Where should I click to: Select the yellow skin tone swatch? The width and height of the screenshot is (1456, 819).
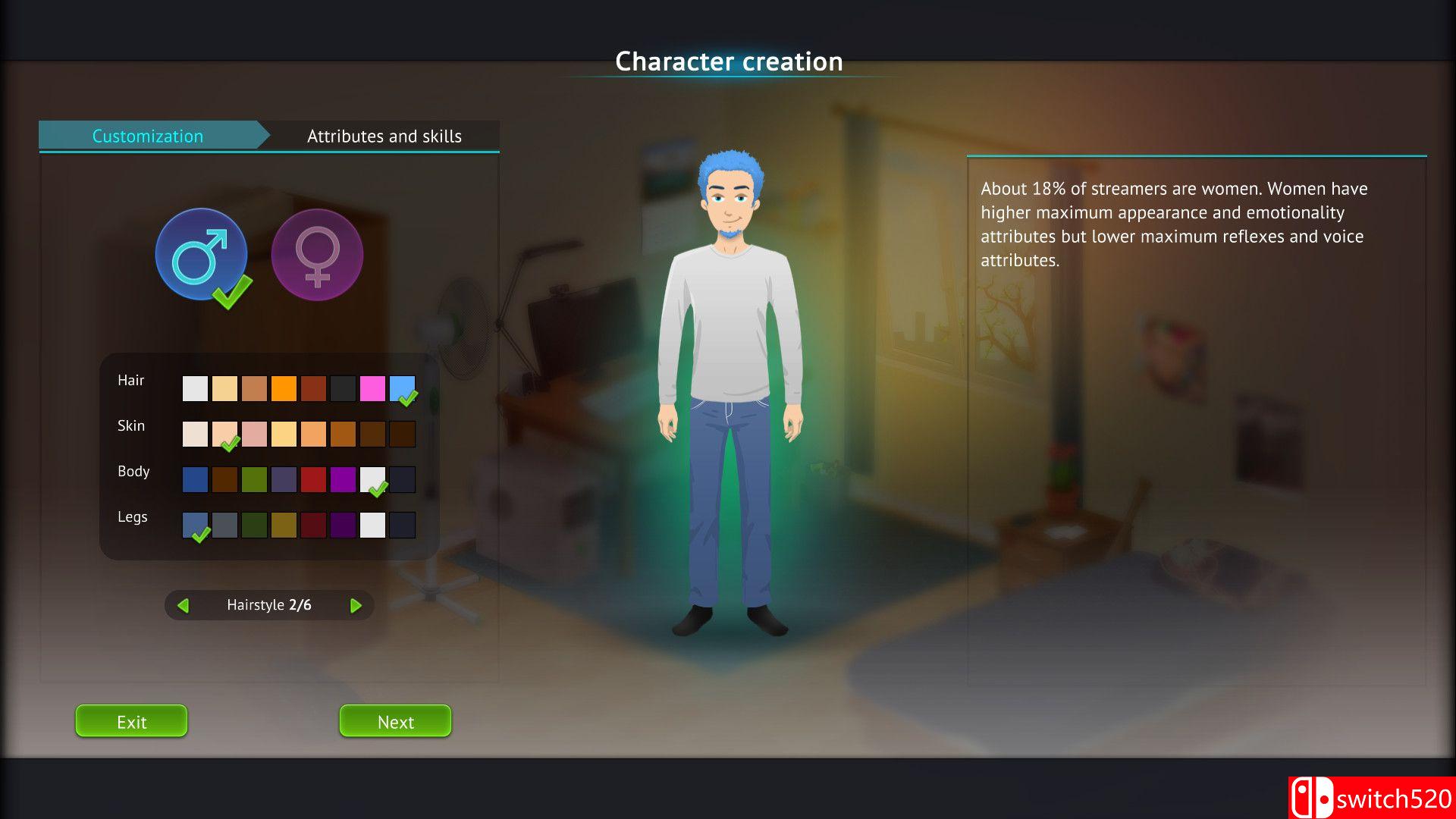point(284,434)
